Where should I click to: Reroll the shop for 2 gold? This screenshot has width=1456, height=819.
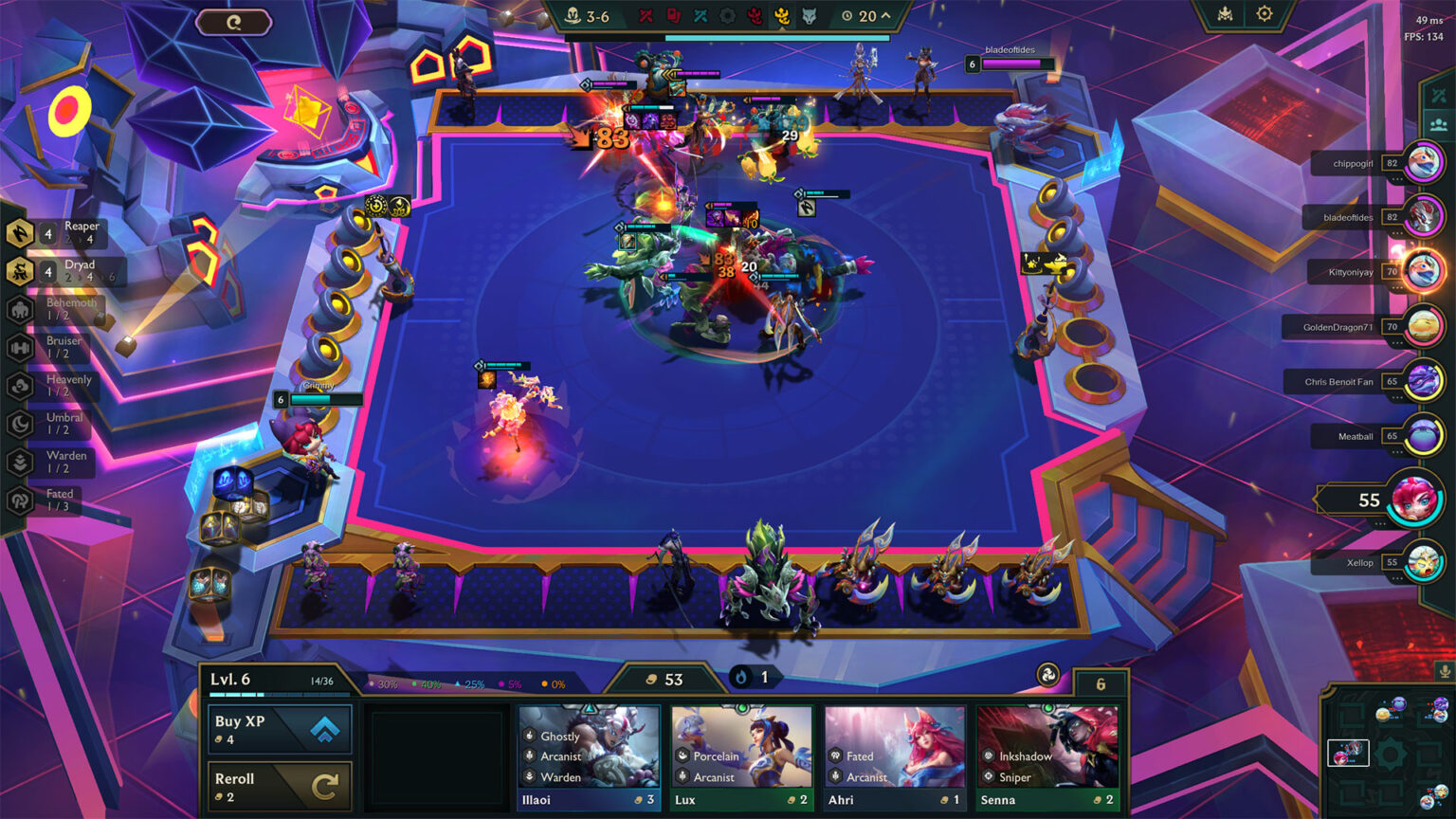280,787
